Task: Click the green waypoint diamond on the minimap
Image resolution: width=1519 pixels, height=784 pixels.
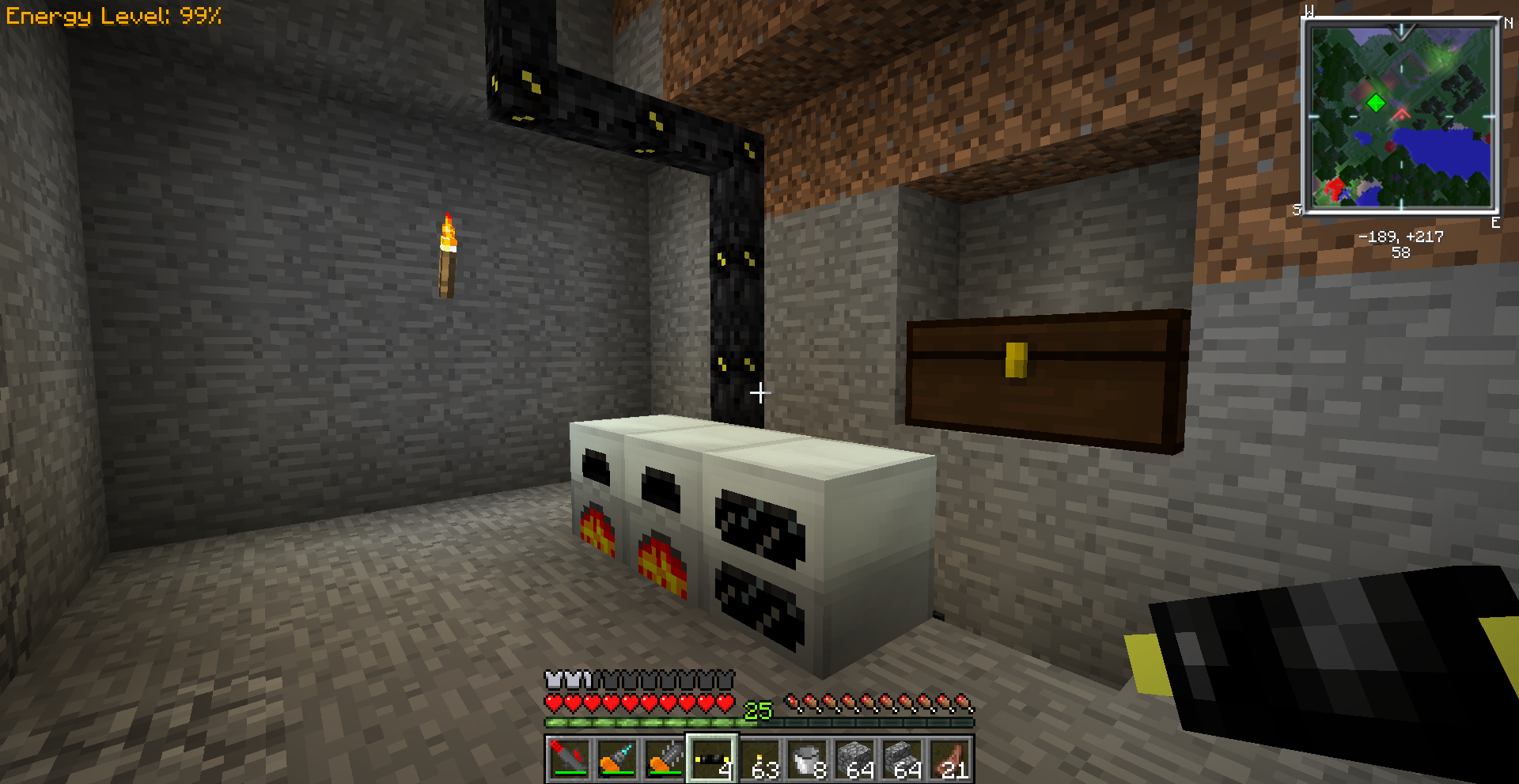Action: tap(1377, 101)
